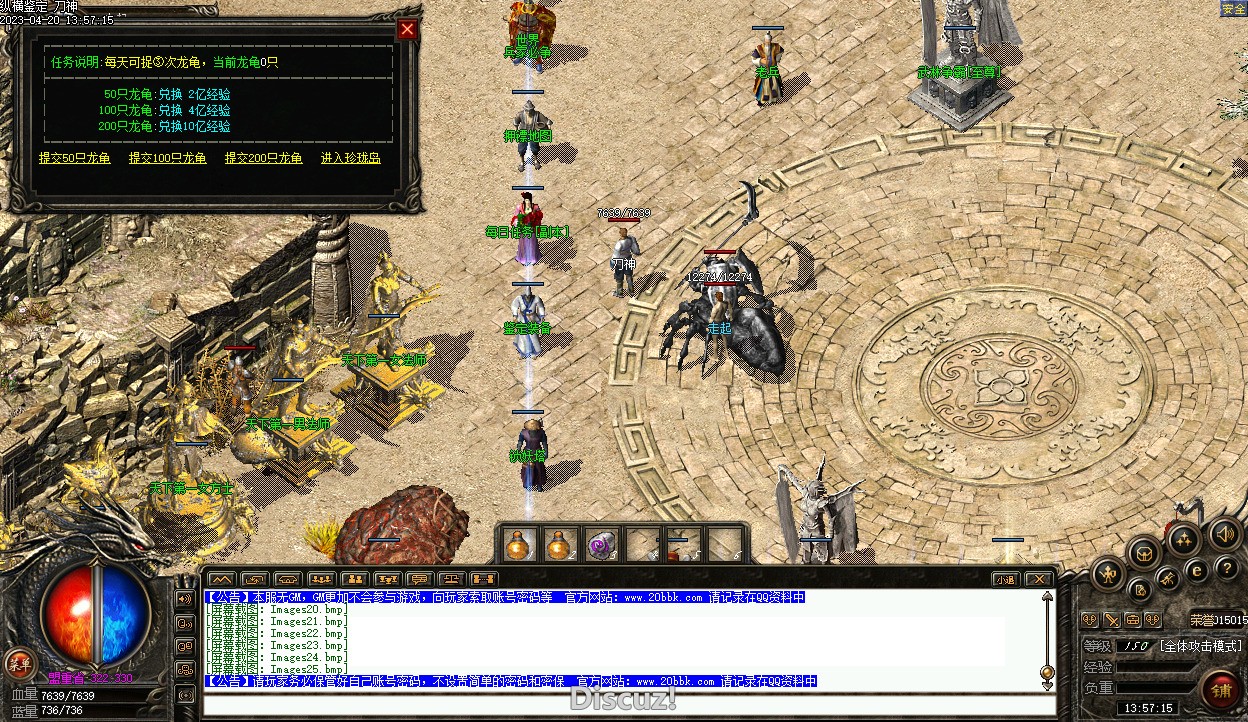Use the potion in hotbar slot 1

517,544
